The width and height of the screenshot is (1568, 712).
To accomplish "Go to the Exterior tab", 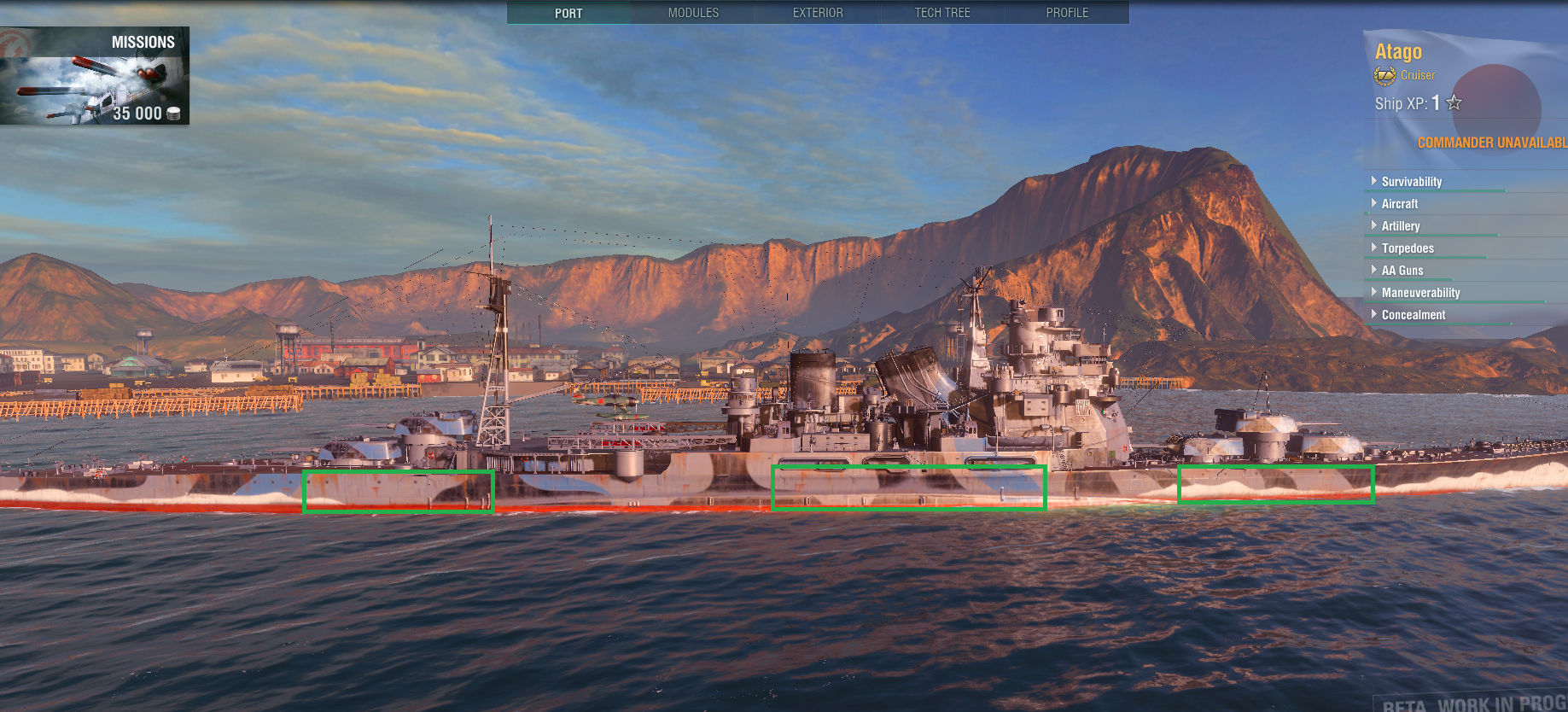I will [818, 13].
